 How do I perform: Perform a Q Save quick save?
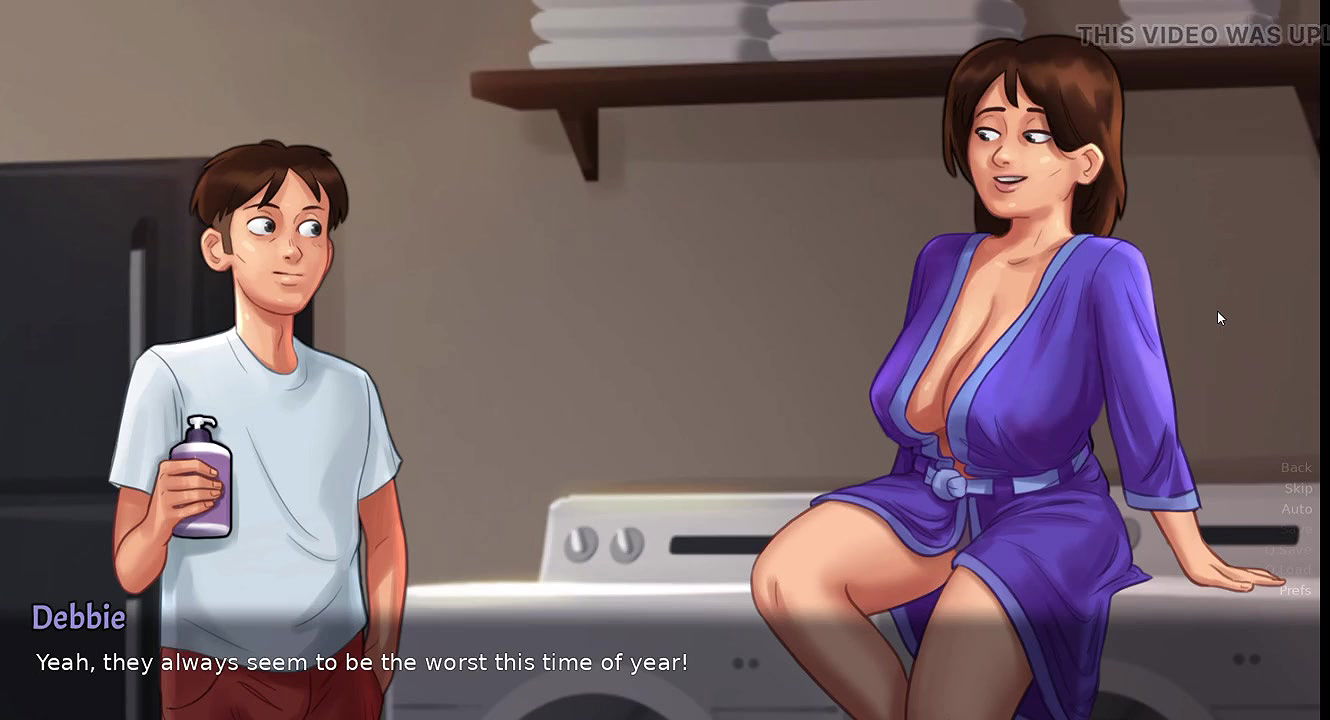1294,549
